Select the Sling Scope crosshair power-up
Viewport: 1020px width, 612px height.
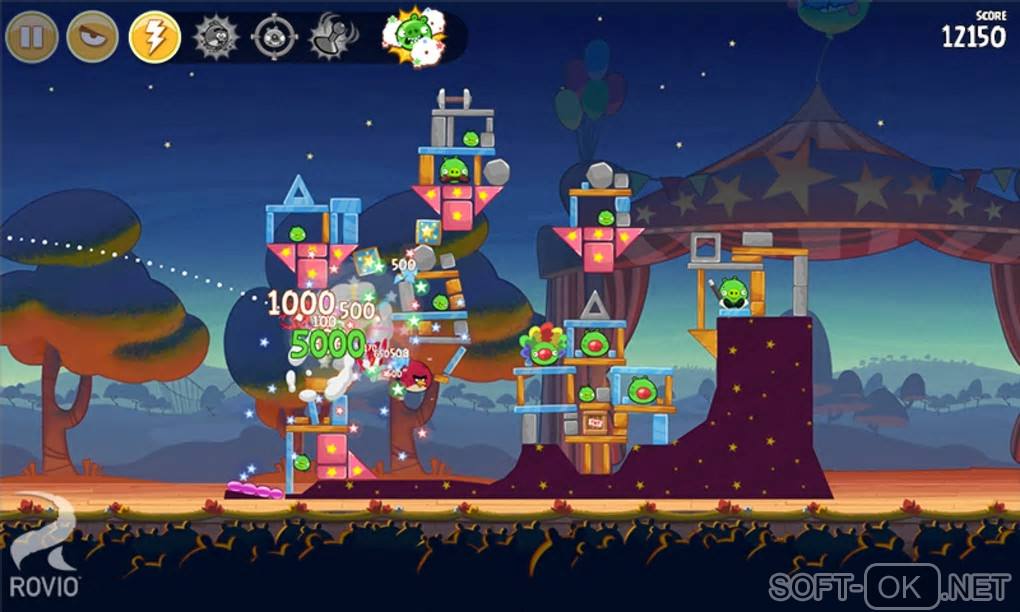pyautogui.click(x=274, y=37)
